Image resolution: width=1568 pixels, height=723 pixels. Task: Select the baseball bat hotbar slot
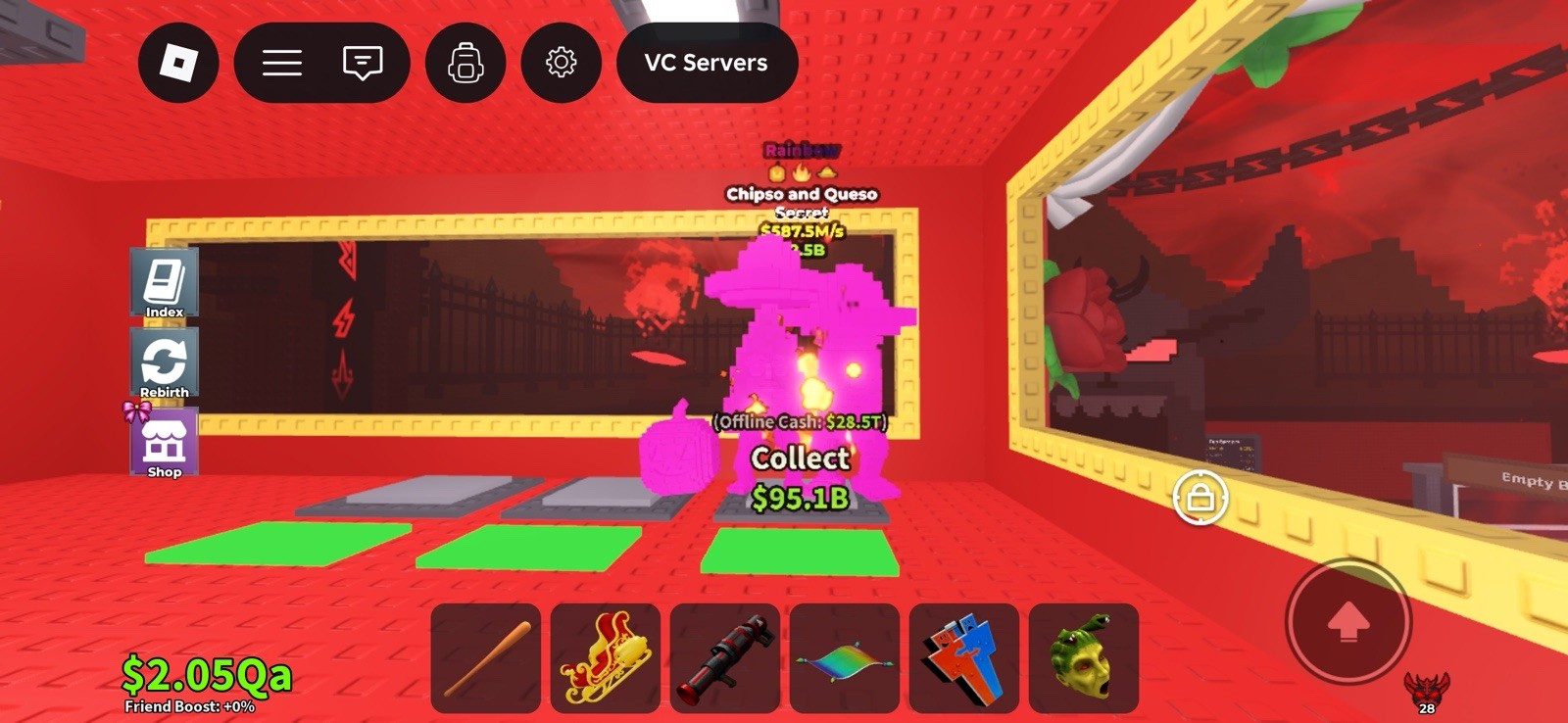[x=488, y=658]
